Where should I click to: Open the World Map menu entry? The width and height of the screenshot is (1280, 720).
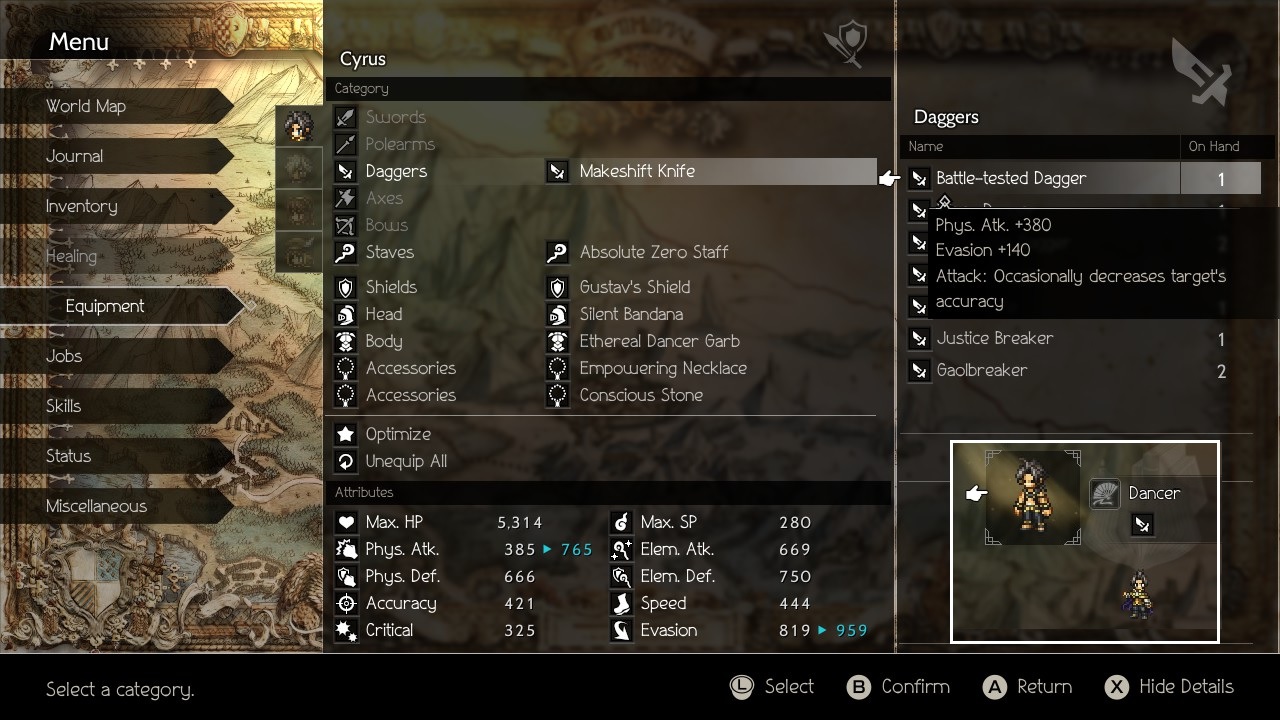click(86, 106)
